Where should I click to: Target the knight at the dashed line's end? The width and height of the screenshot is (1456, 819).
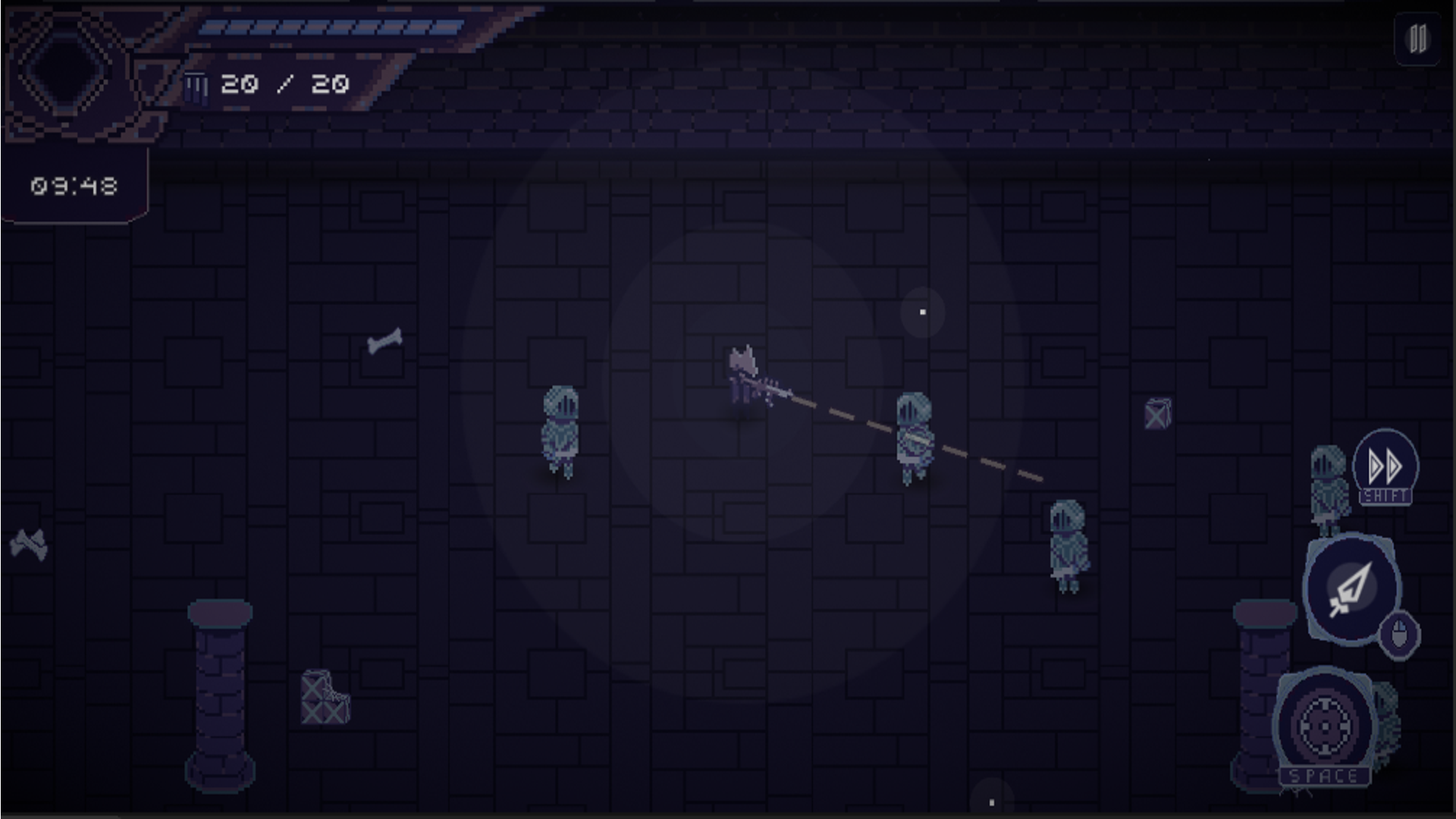tap(1066, 546)
